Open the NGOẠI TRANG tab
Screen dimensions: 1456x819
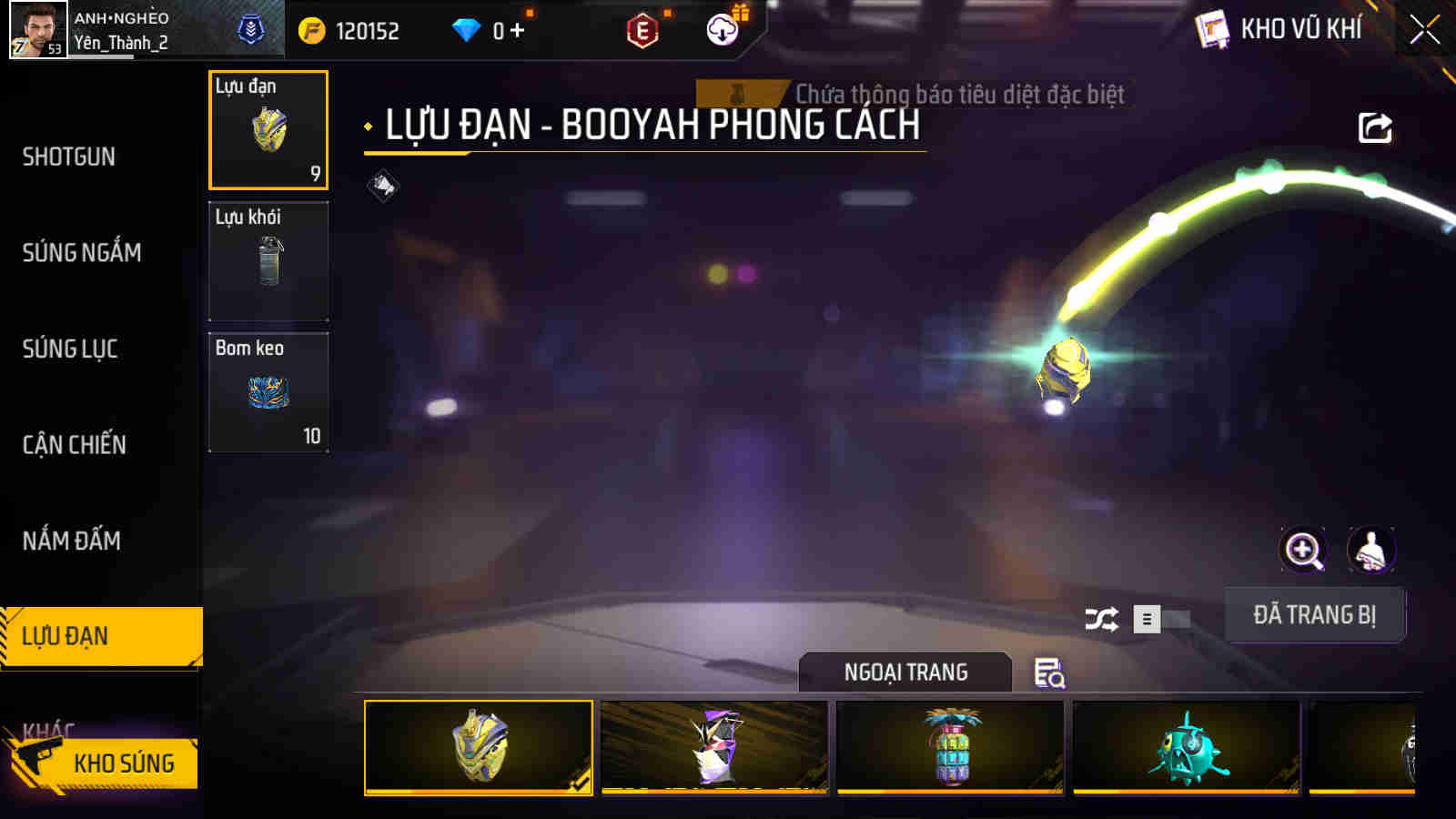point(904,673)
